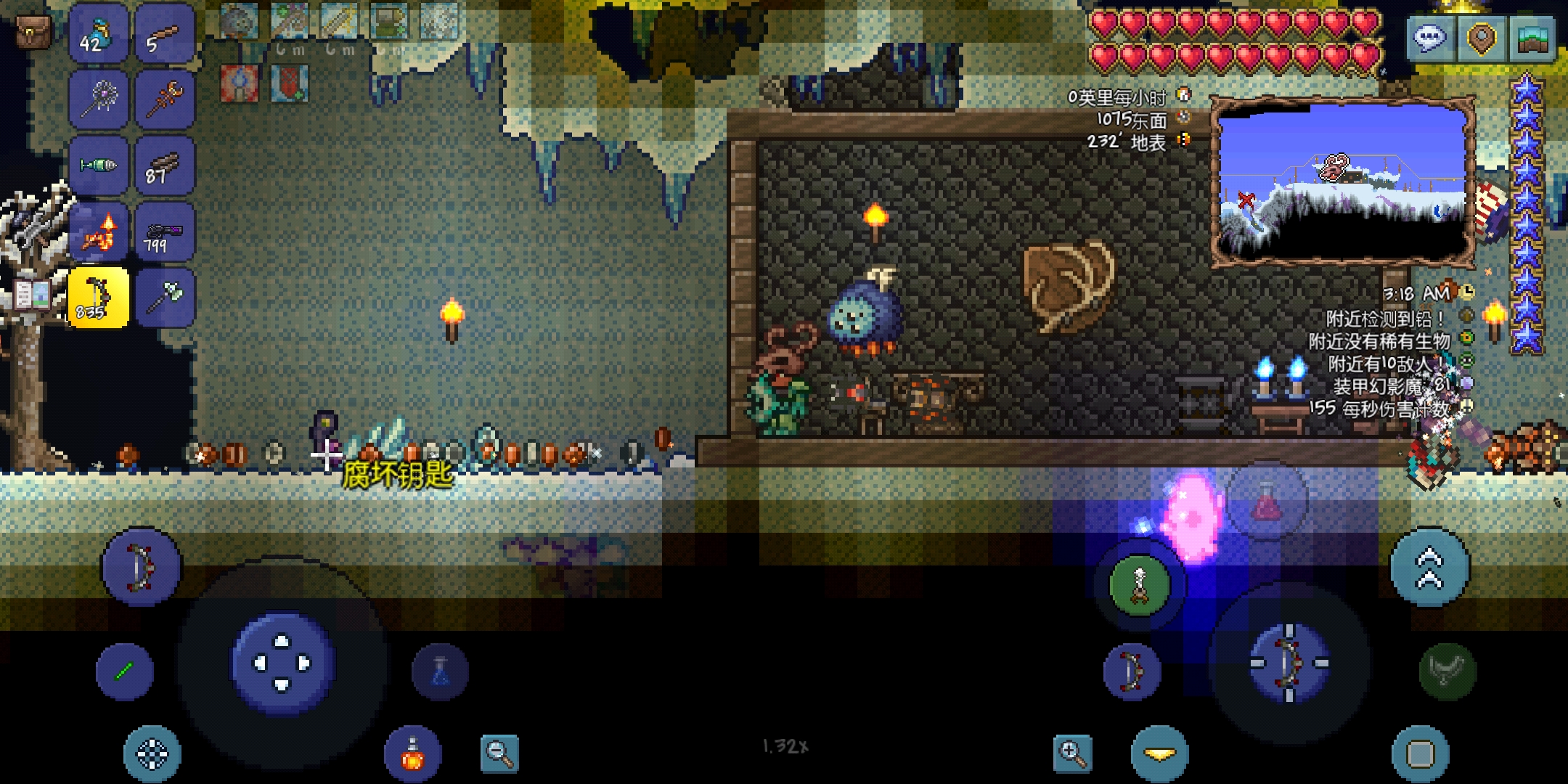This screenshot has width=1568, height=784.
Task: Pick the gun slot with 799 ammo
Action: 164,232
